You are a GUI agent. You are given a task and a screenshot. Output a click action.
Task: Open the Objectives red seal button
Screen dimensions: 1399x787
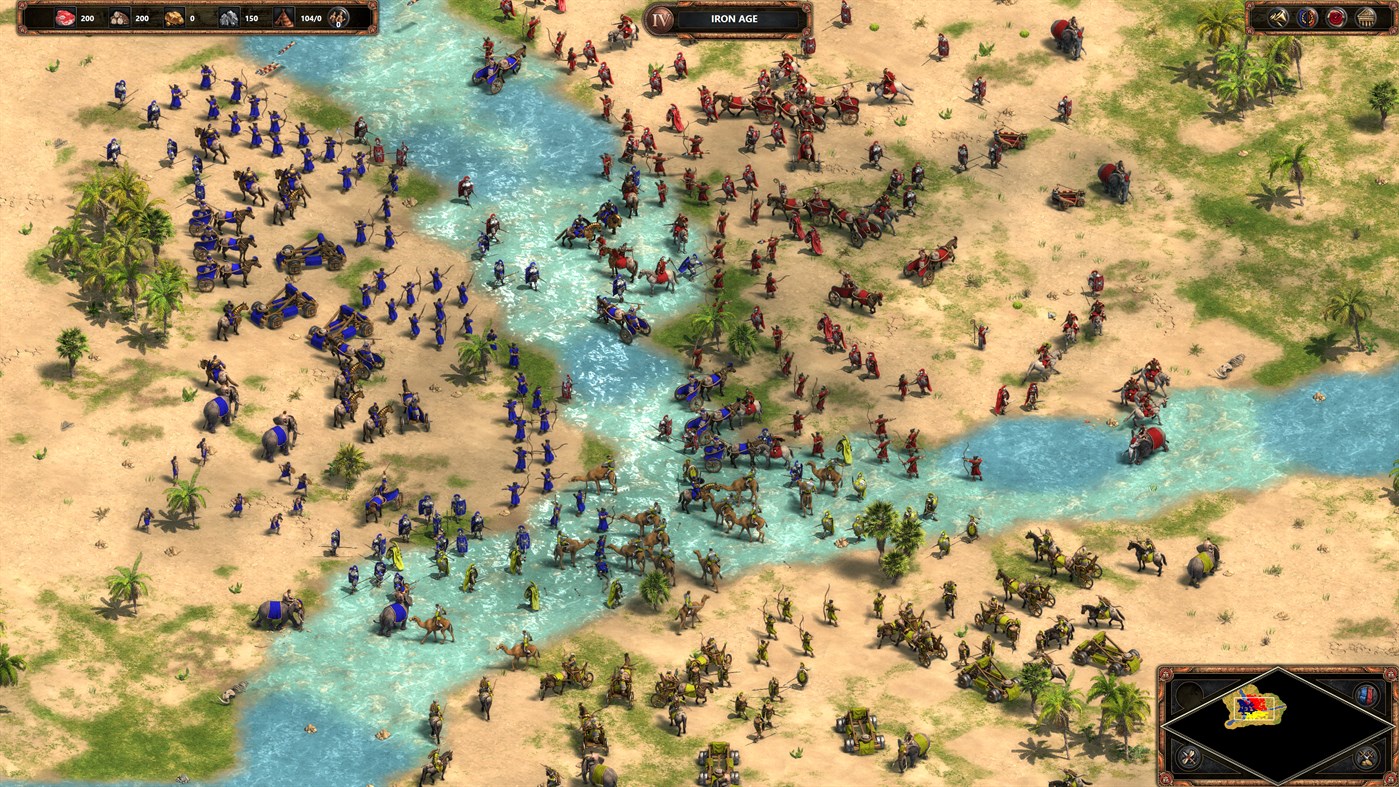(1335, 18)
